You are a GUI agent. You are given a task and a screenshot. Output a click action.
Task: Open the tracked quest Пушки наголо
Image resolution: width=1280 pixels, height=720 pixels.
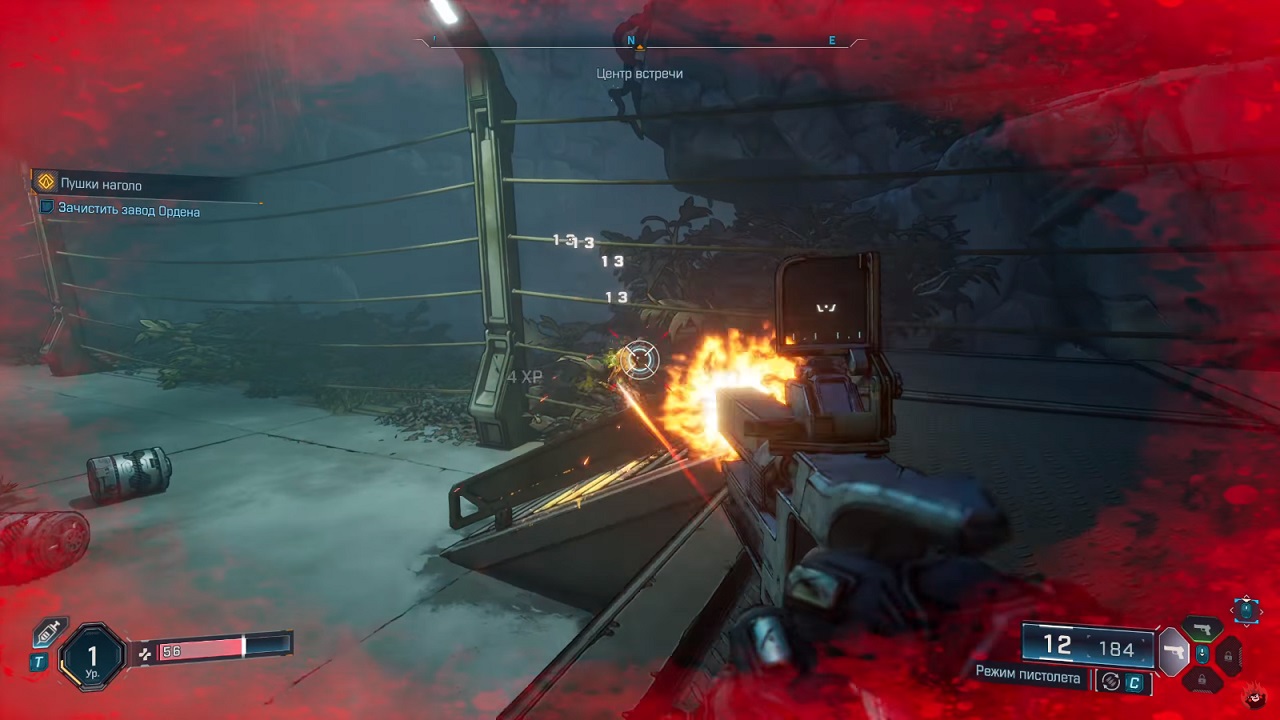point(100,184)
